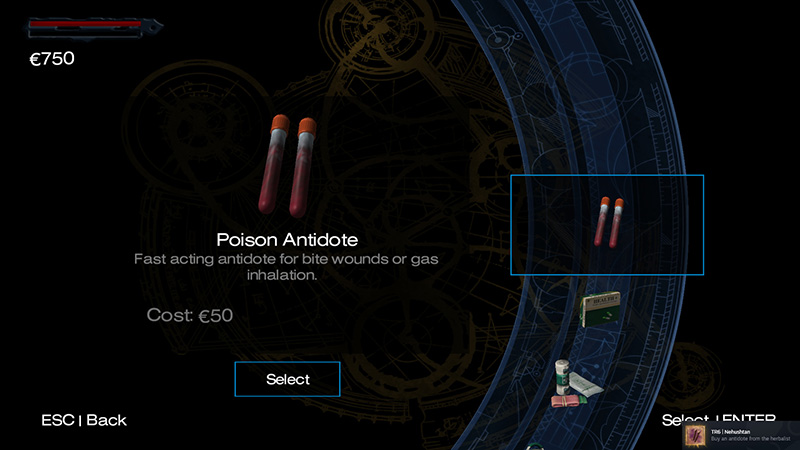Click the Select button to buy the antidote
This screenshot has height=450, width=800.
coord(287,379)
